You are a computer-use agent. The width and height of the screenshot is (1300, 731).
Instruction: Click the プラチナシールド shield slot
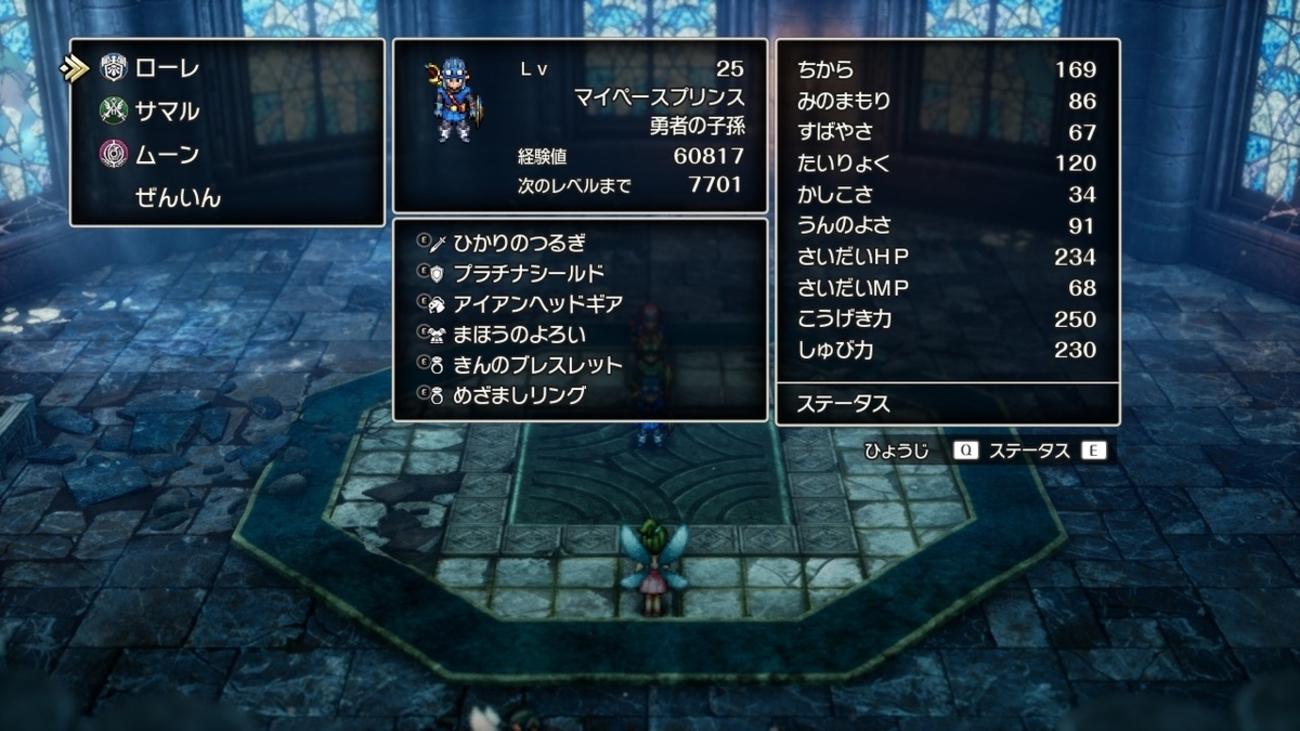[x=528, y=274]
